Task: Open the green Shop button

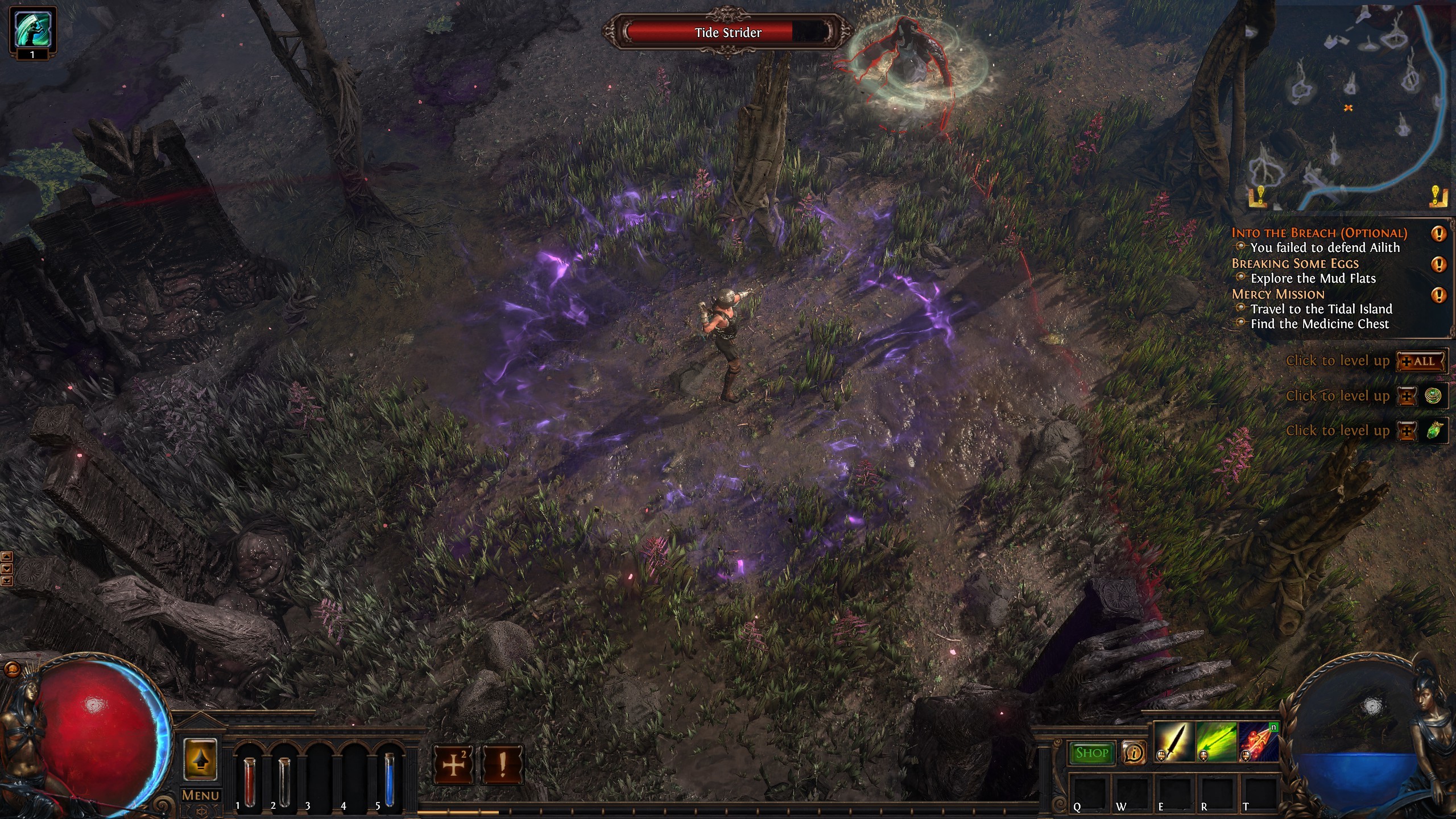Action: [1092, 753]
